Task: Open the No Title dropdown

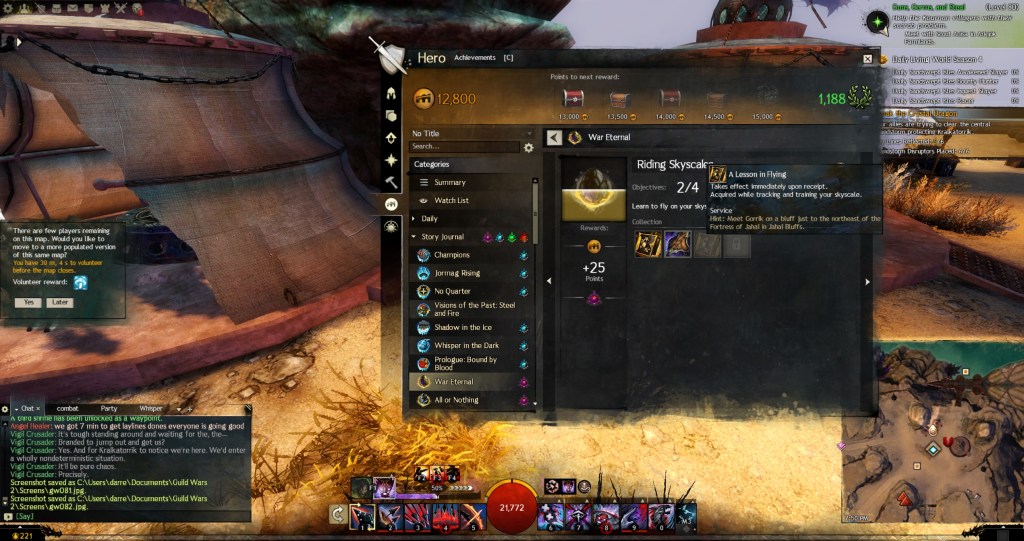Action: (470, 133)
